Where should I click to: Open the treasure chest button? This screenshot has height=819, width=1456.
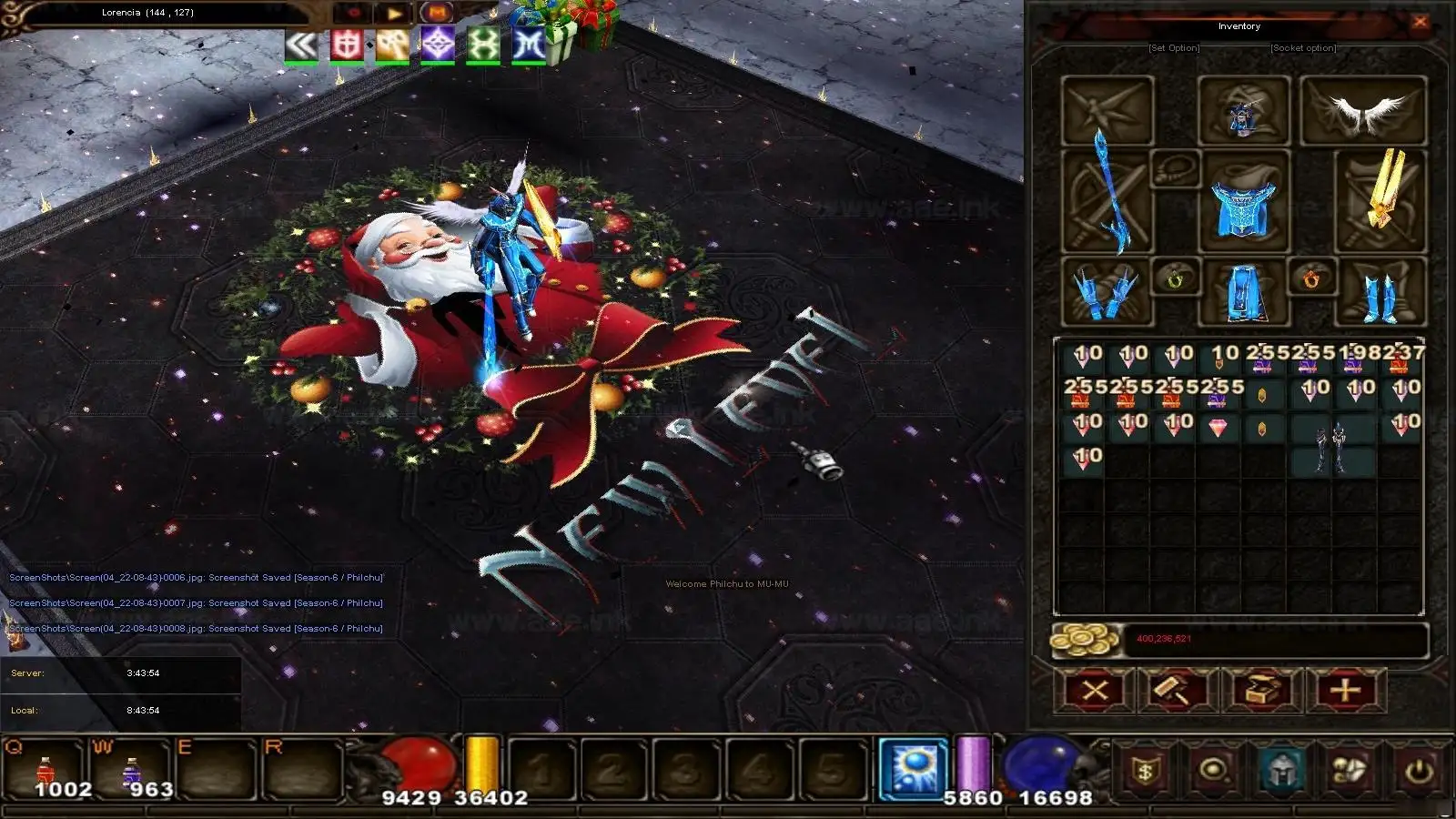coord(1262,691)
